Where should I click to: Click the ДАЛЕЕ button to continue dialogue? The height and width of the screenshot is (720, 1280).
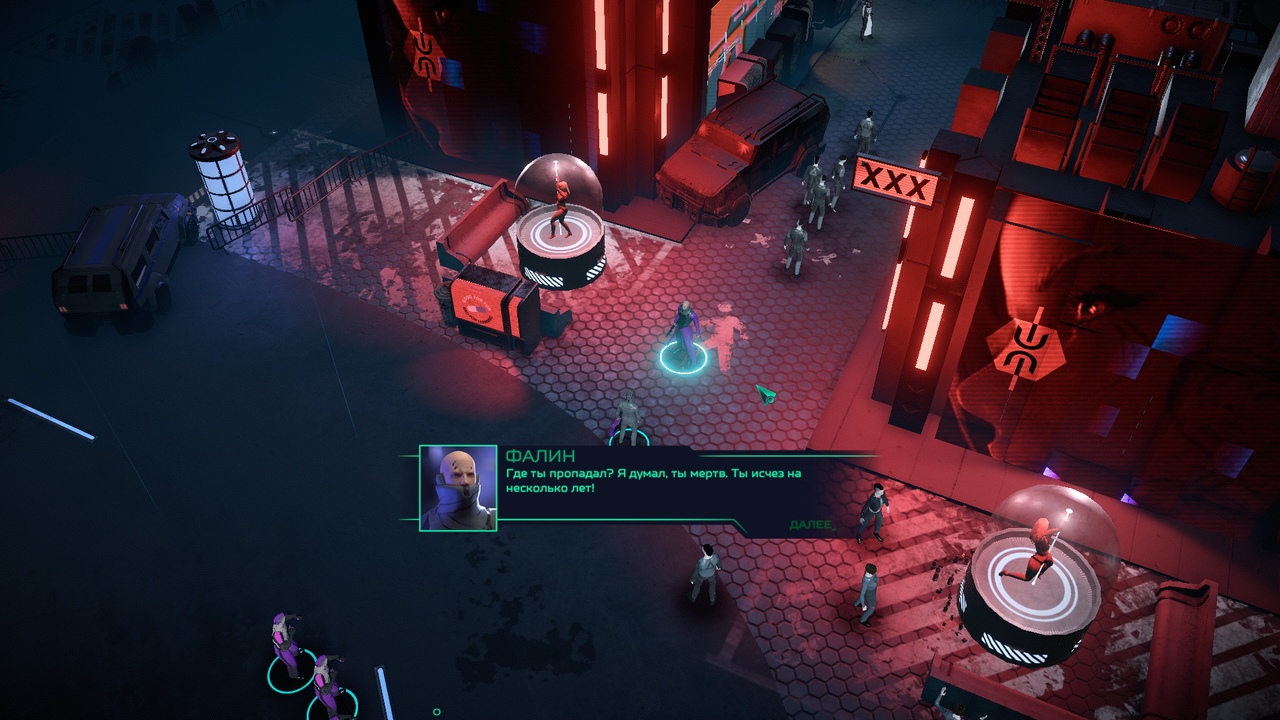808,525
